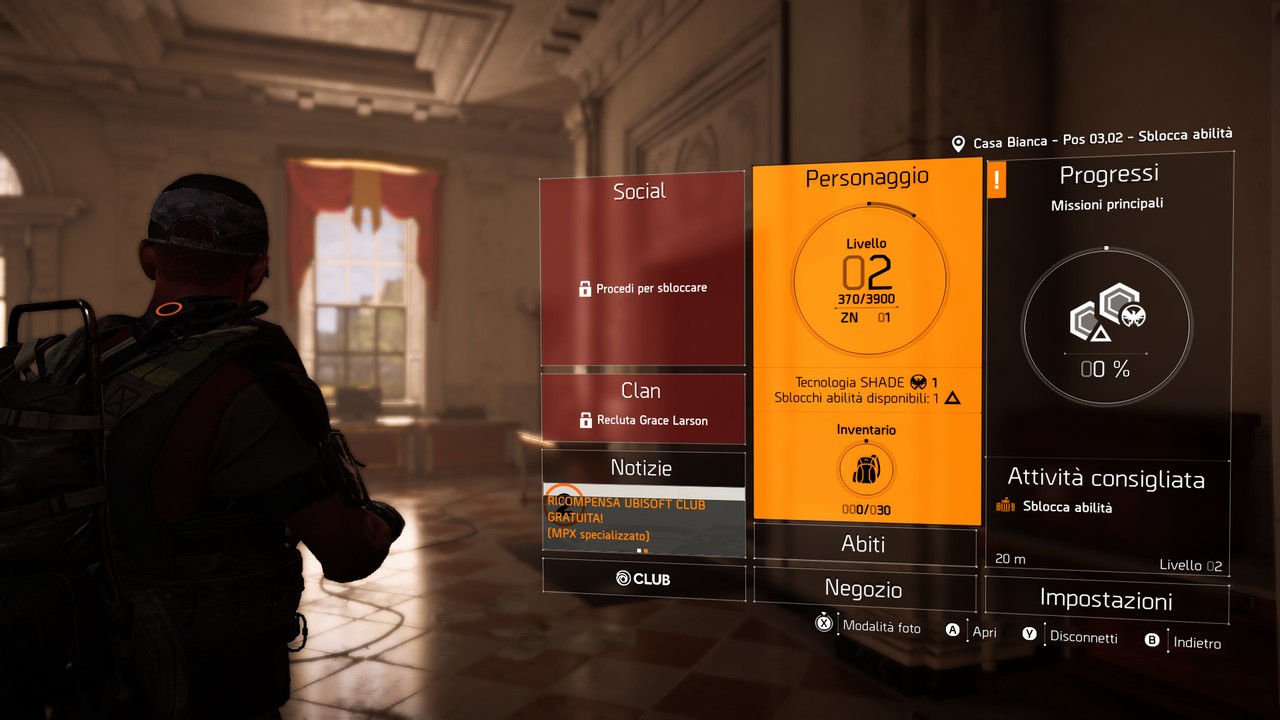Open the Inventario backpack icon
Screen dimensions: 1280x720
tap(866, 468)
